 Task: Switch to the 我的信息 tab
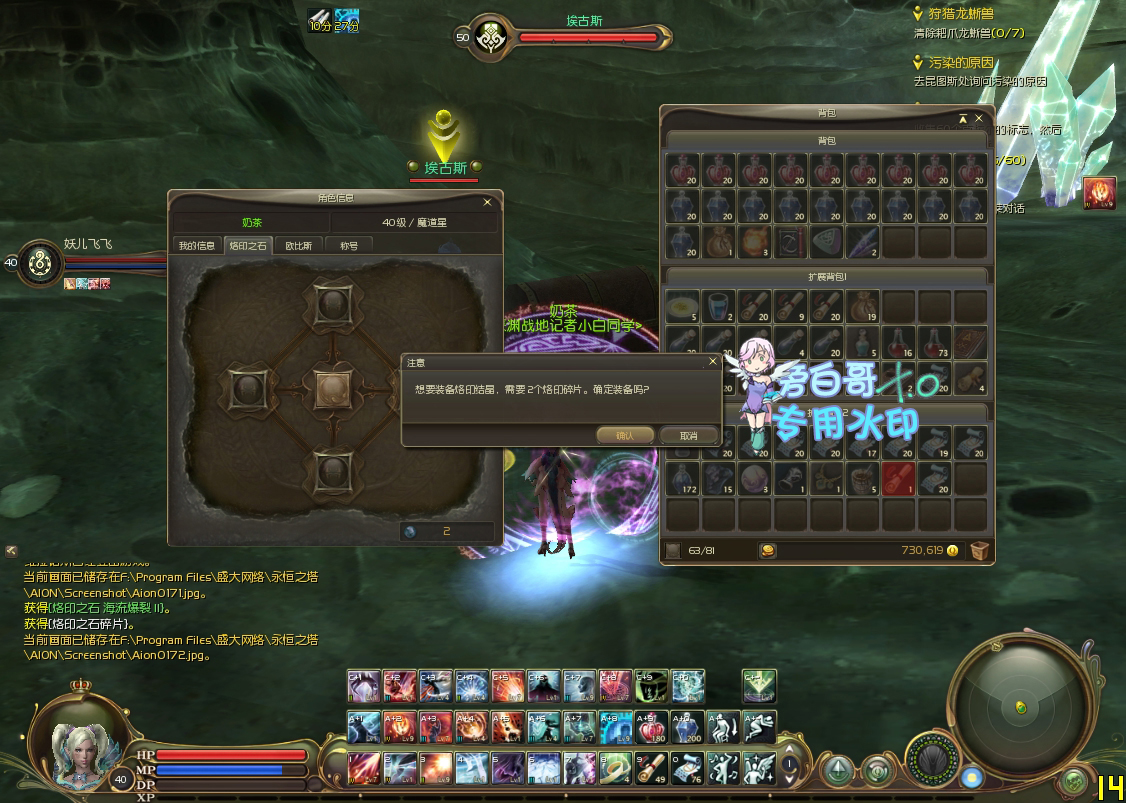pyautogui.click(x=197, y=245)
